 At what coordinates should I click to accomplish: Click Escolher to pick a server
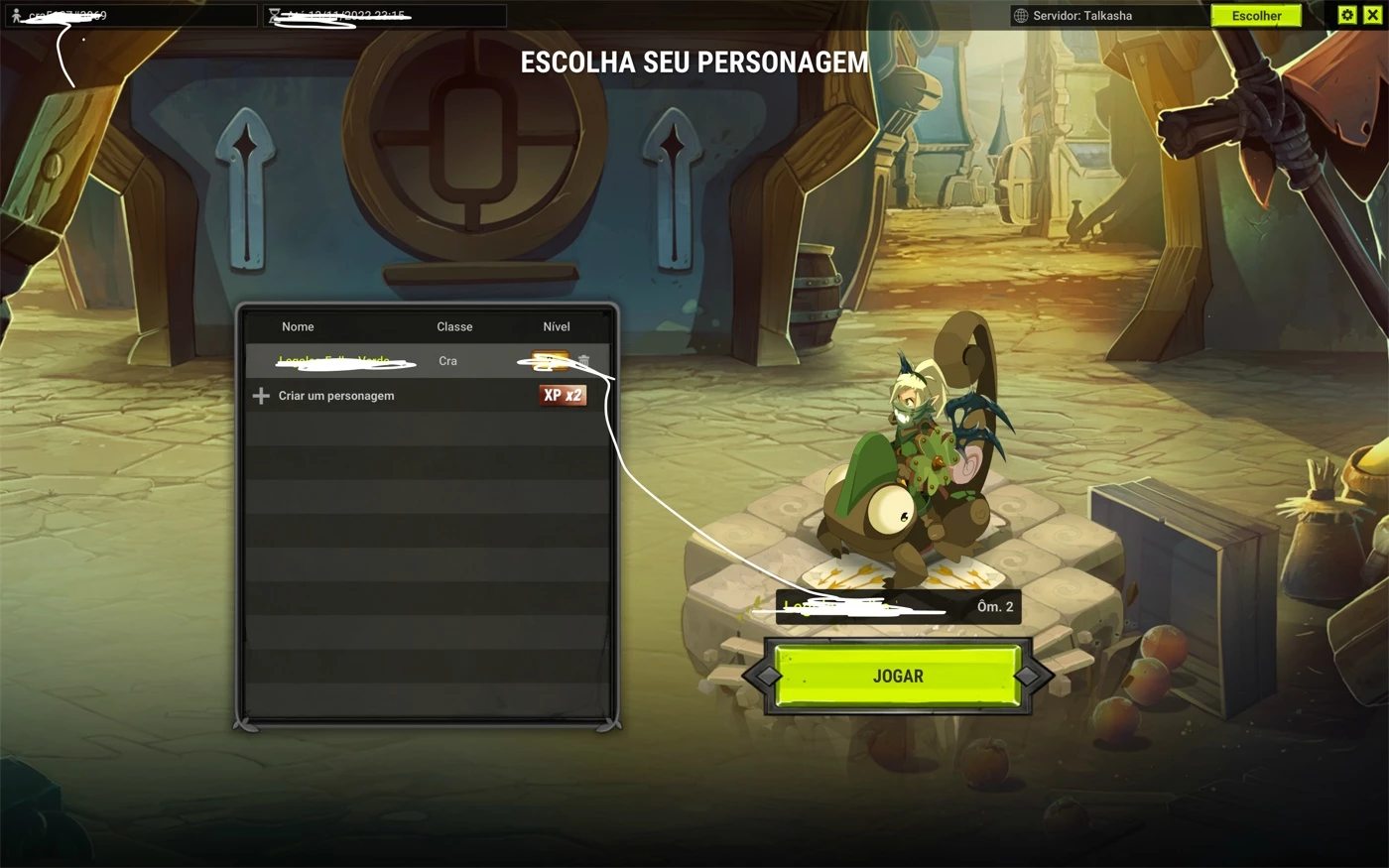click(x=1256, y=15)
